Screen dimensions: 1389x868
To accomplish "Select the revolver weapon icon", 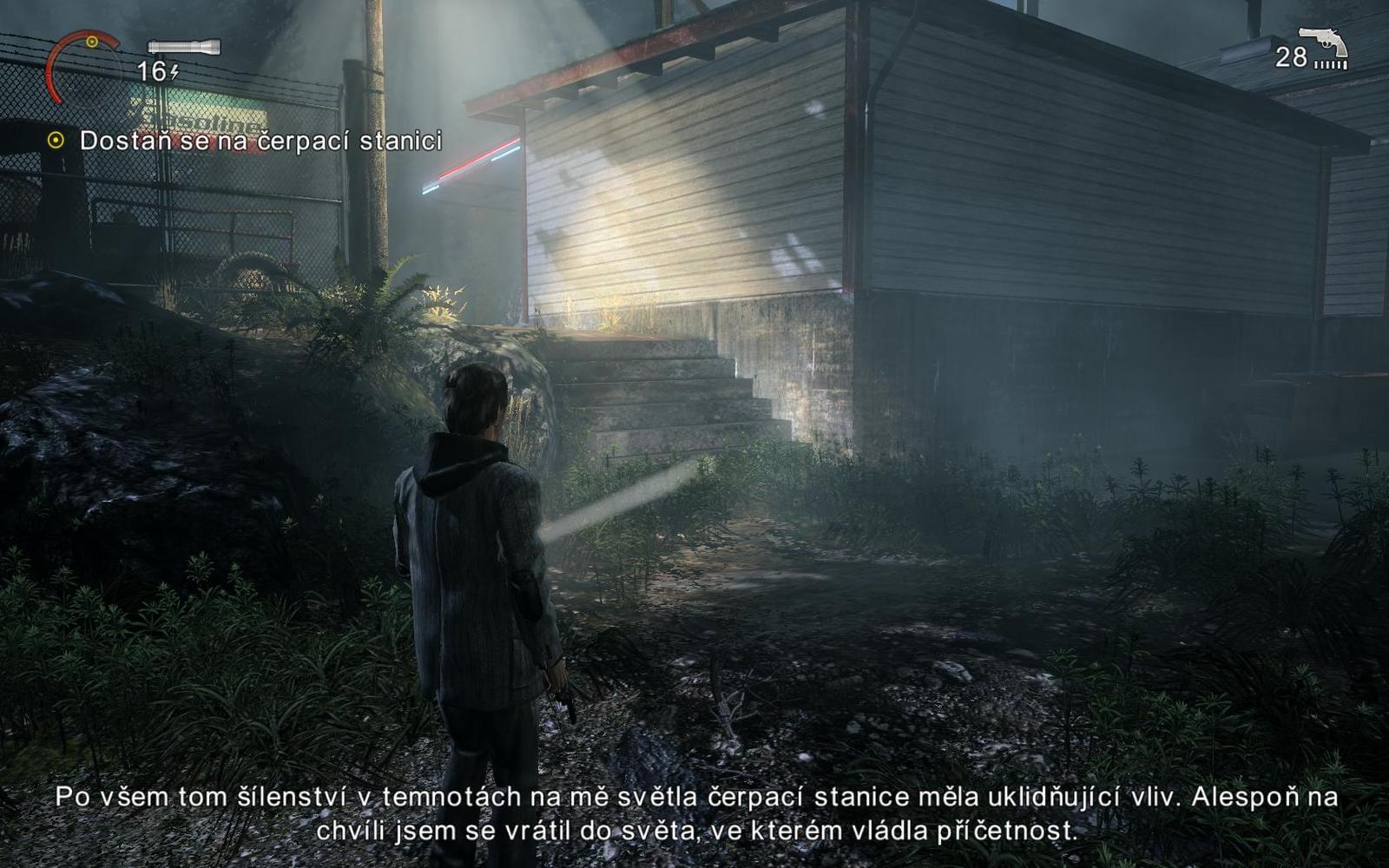I will pos(1324,41).
